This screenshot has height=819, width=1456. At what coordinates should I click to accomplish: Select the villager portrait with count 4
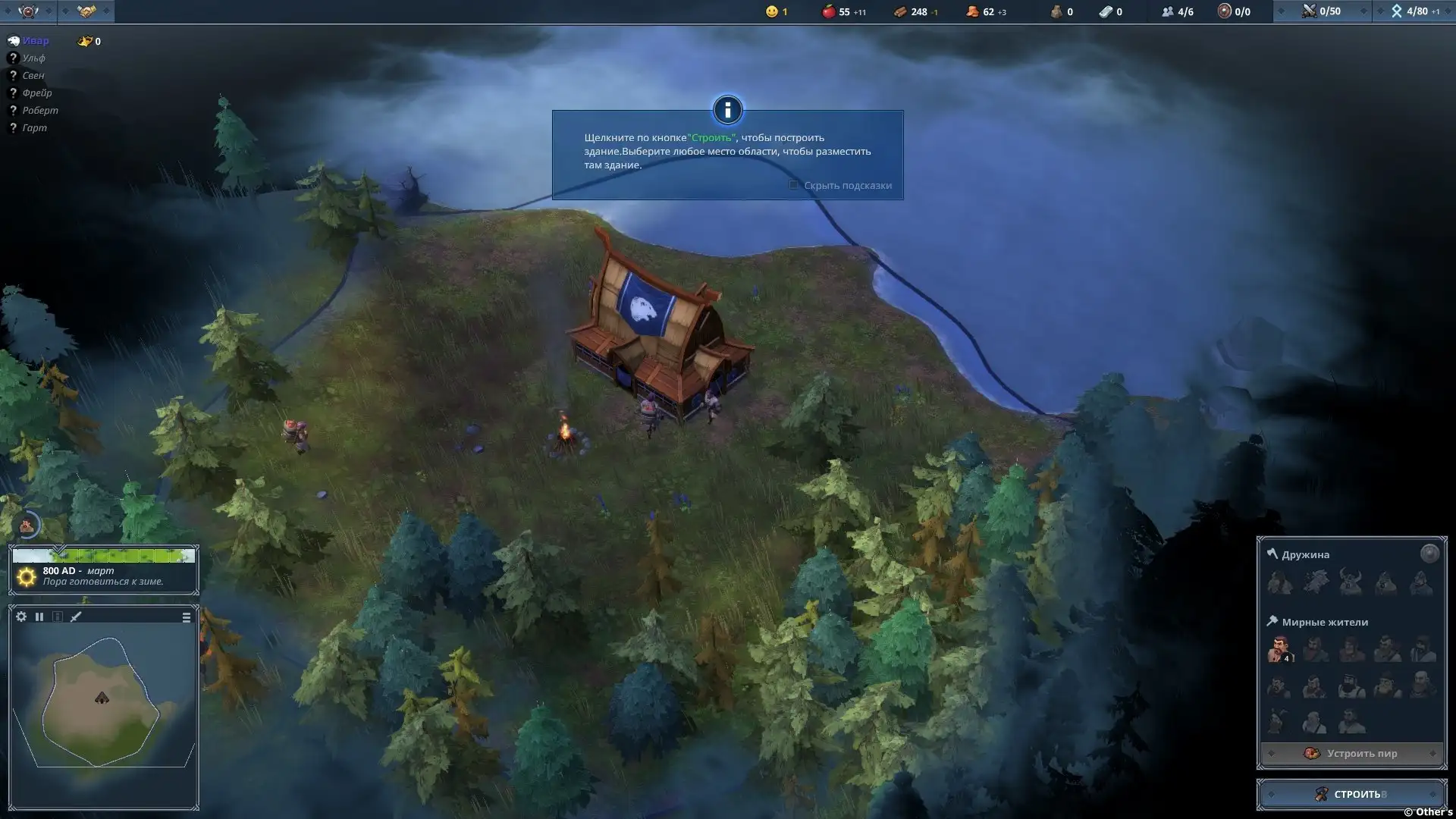coord(1279,649)
